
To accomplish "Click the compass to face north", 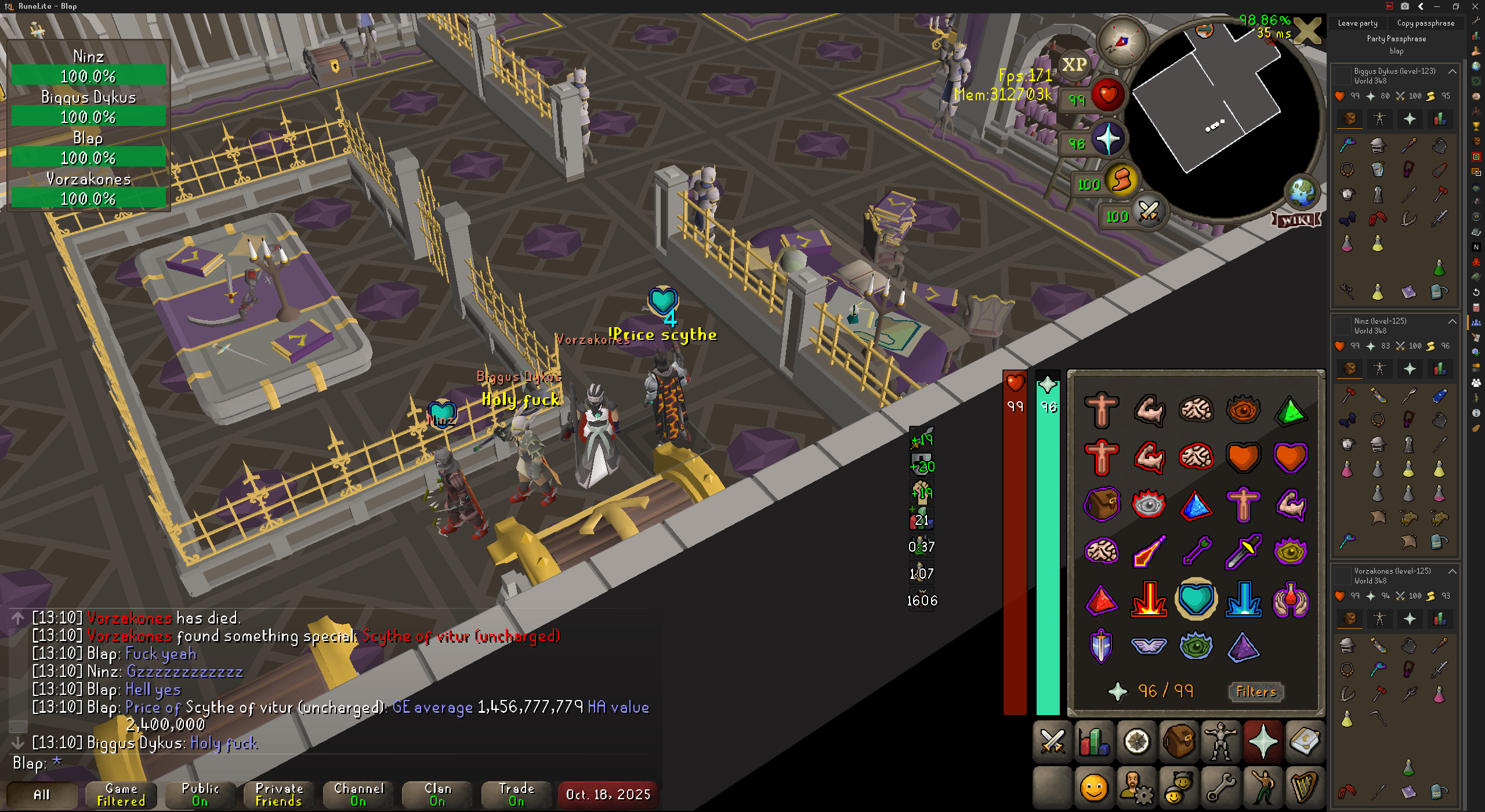I will click(1122, 41).
